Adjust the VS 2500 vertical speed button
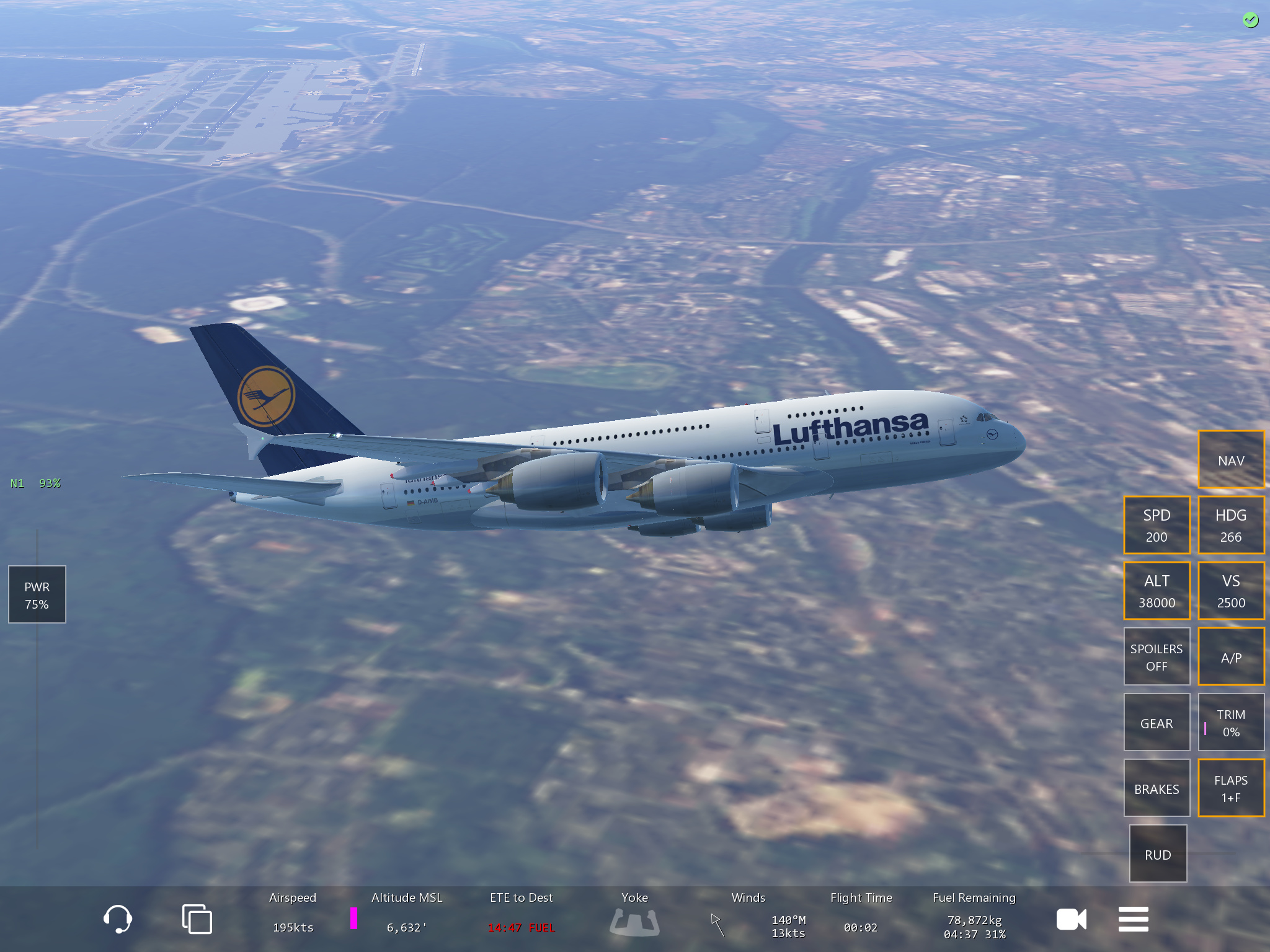 [1230, 591]
